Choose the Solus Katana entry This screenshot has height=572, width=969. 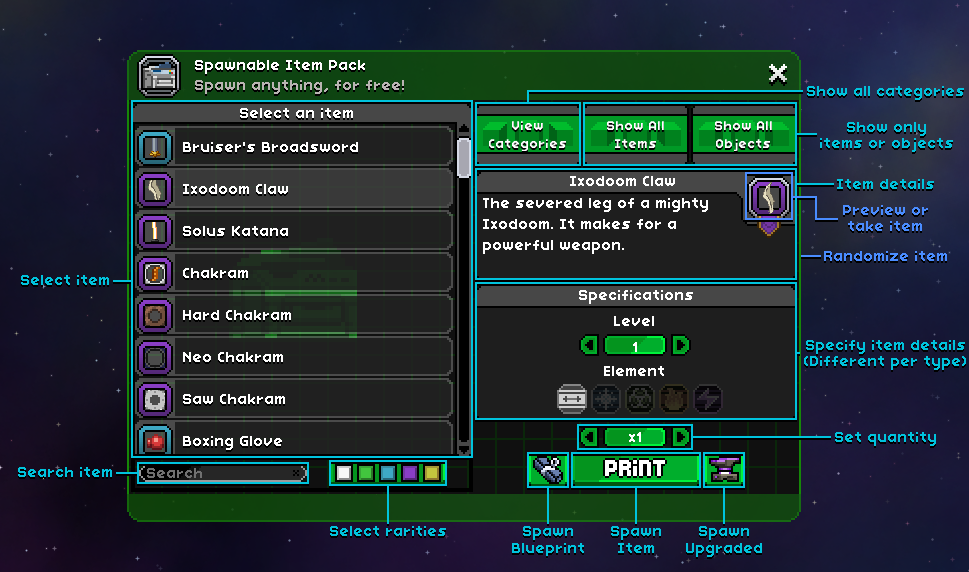pyautogui.click(x=294, y=231)
